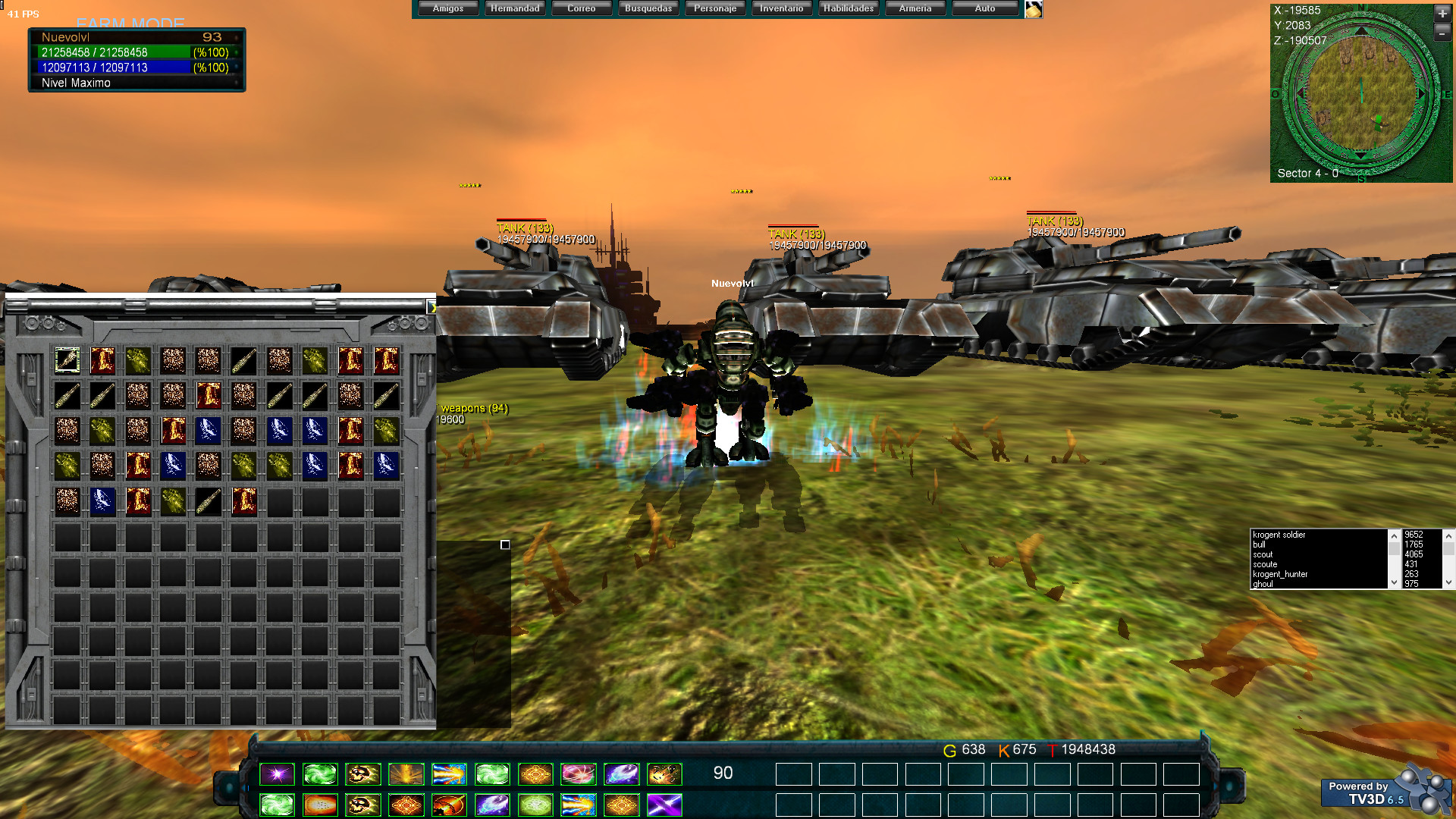This screenshot has width=1456, height=819.
Task: Toggle the small checkbox below the inventory panel
Action: 505,544
